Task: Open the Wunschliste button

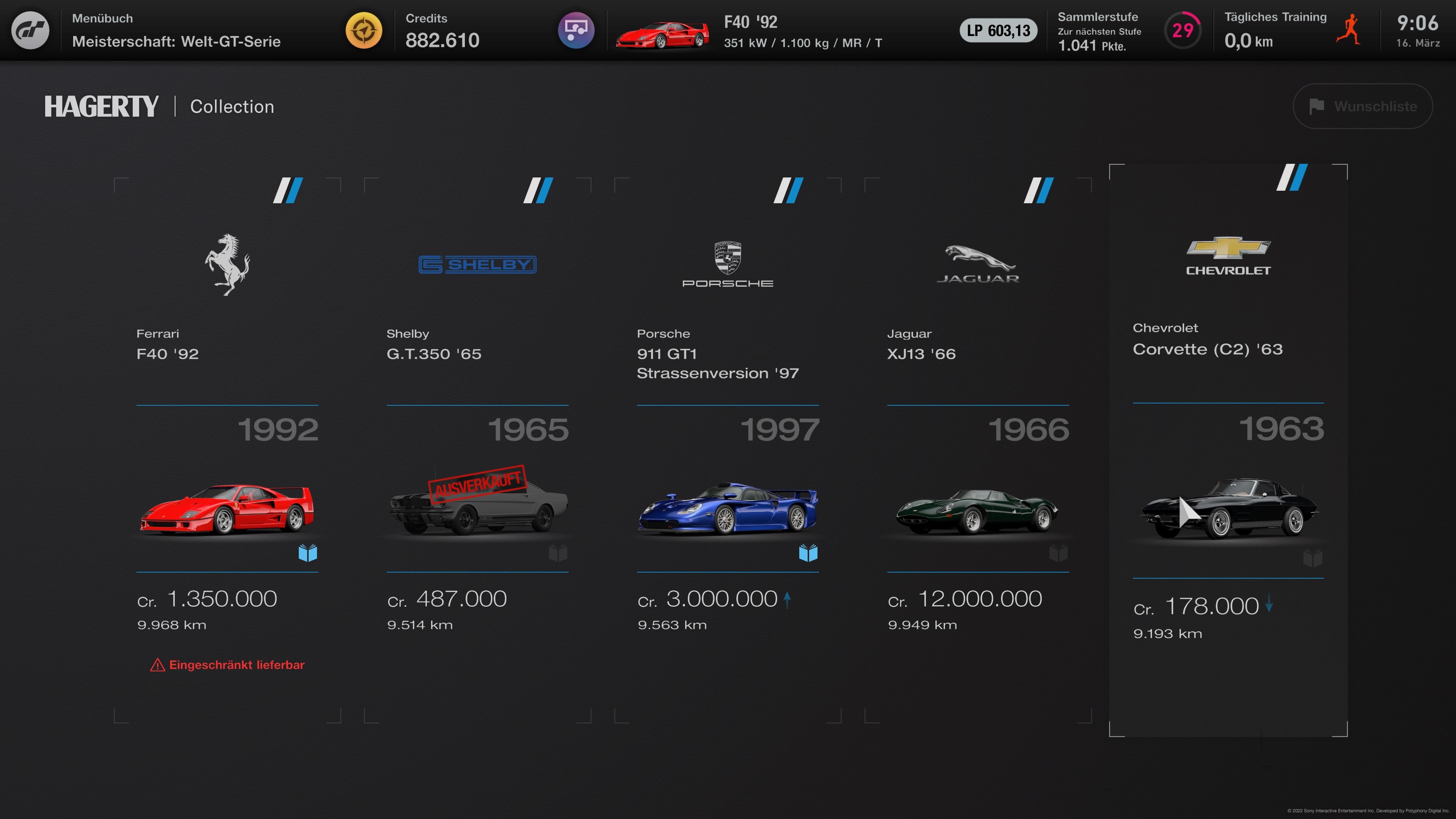Action: point(1362,106)
